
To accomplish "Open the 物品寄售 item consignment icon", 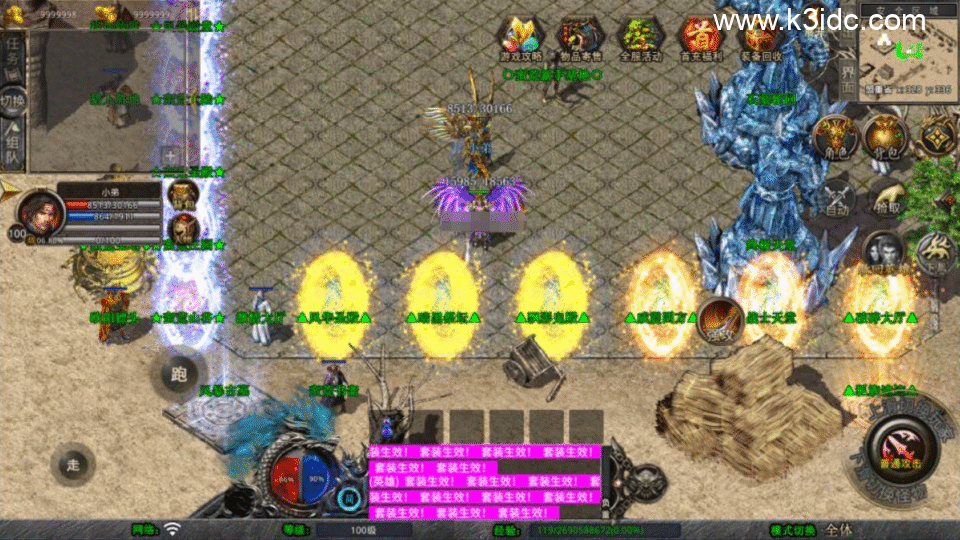I will click(579, 36).
